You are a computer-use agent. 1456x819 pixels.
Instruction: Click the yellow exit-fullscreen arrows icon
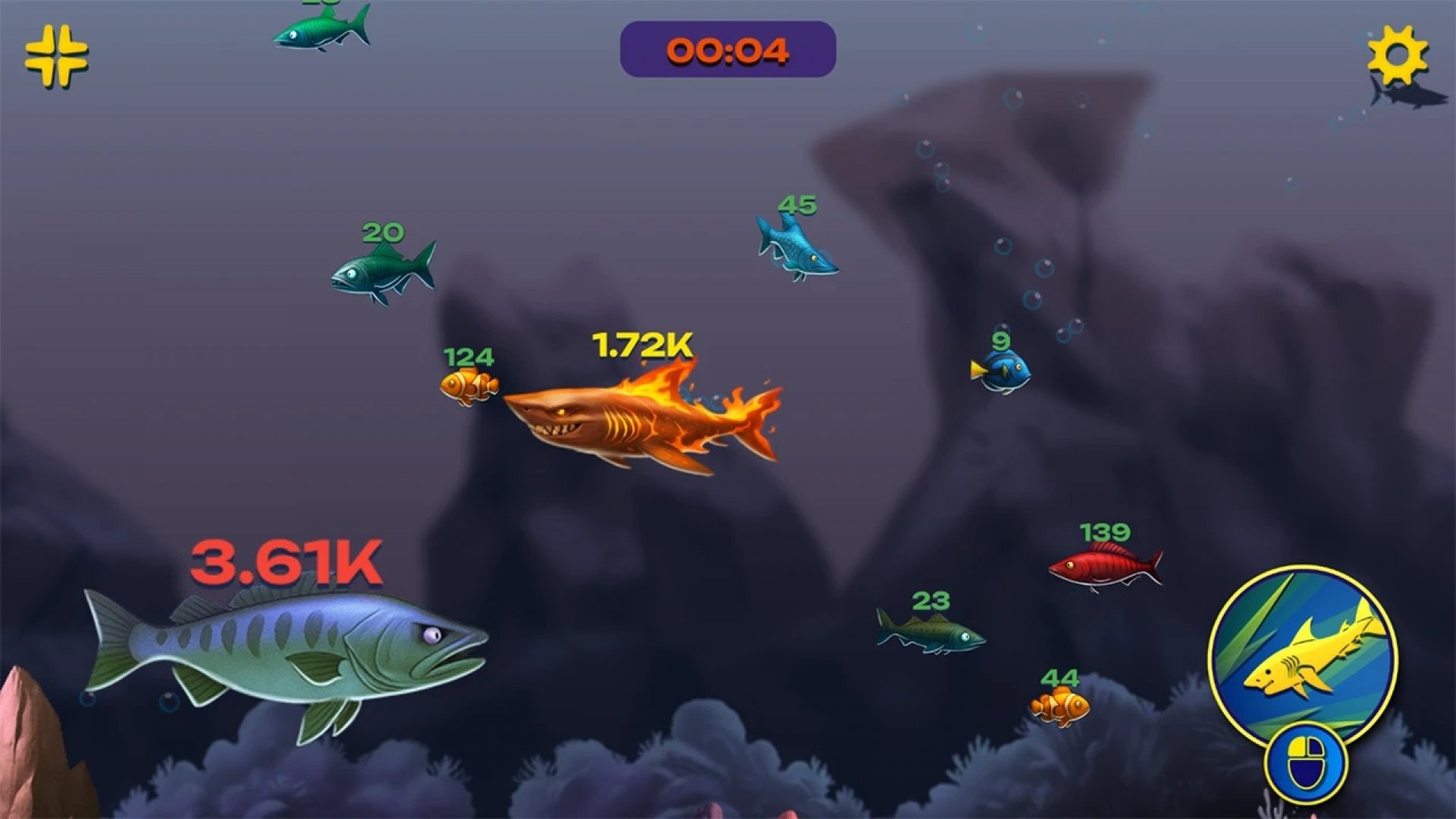[56, 55]
